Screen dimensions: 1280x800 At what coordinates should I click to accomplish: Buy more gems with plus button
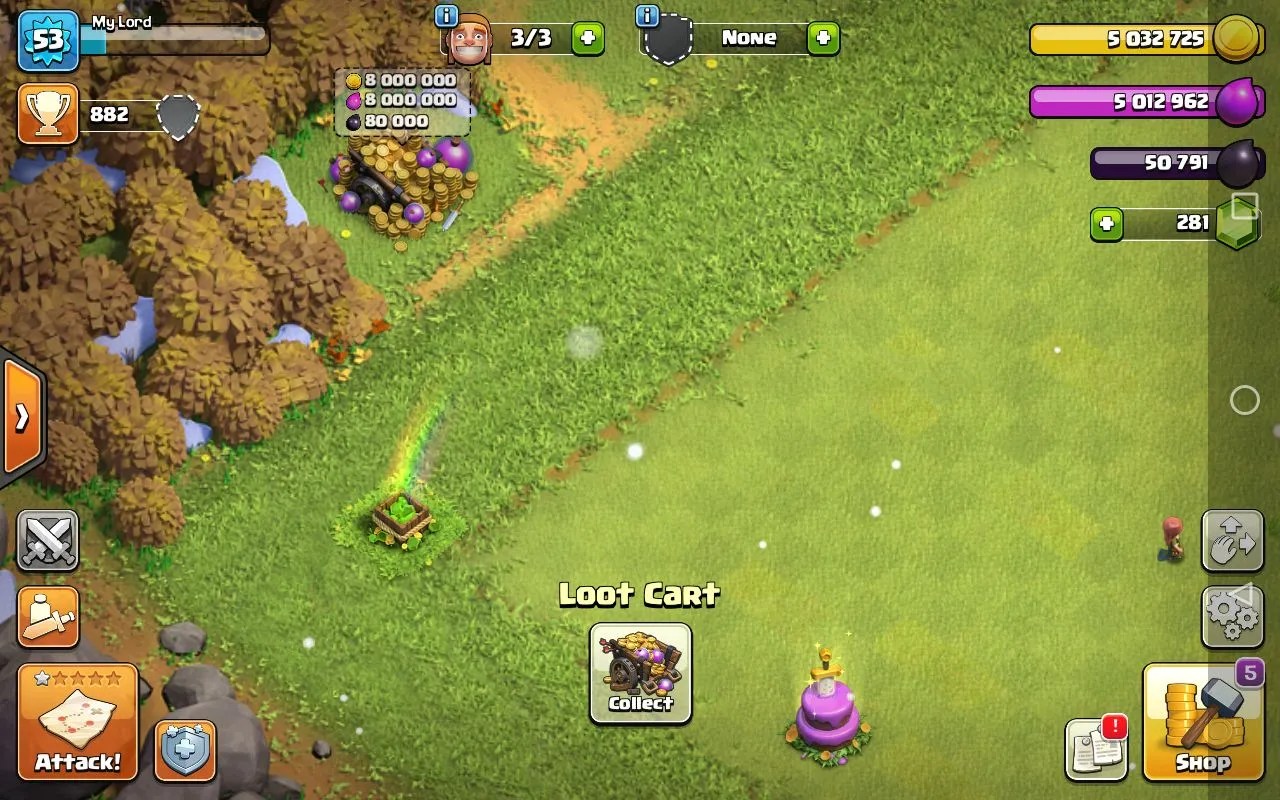pos(1106,224)
